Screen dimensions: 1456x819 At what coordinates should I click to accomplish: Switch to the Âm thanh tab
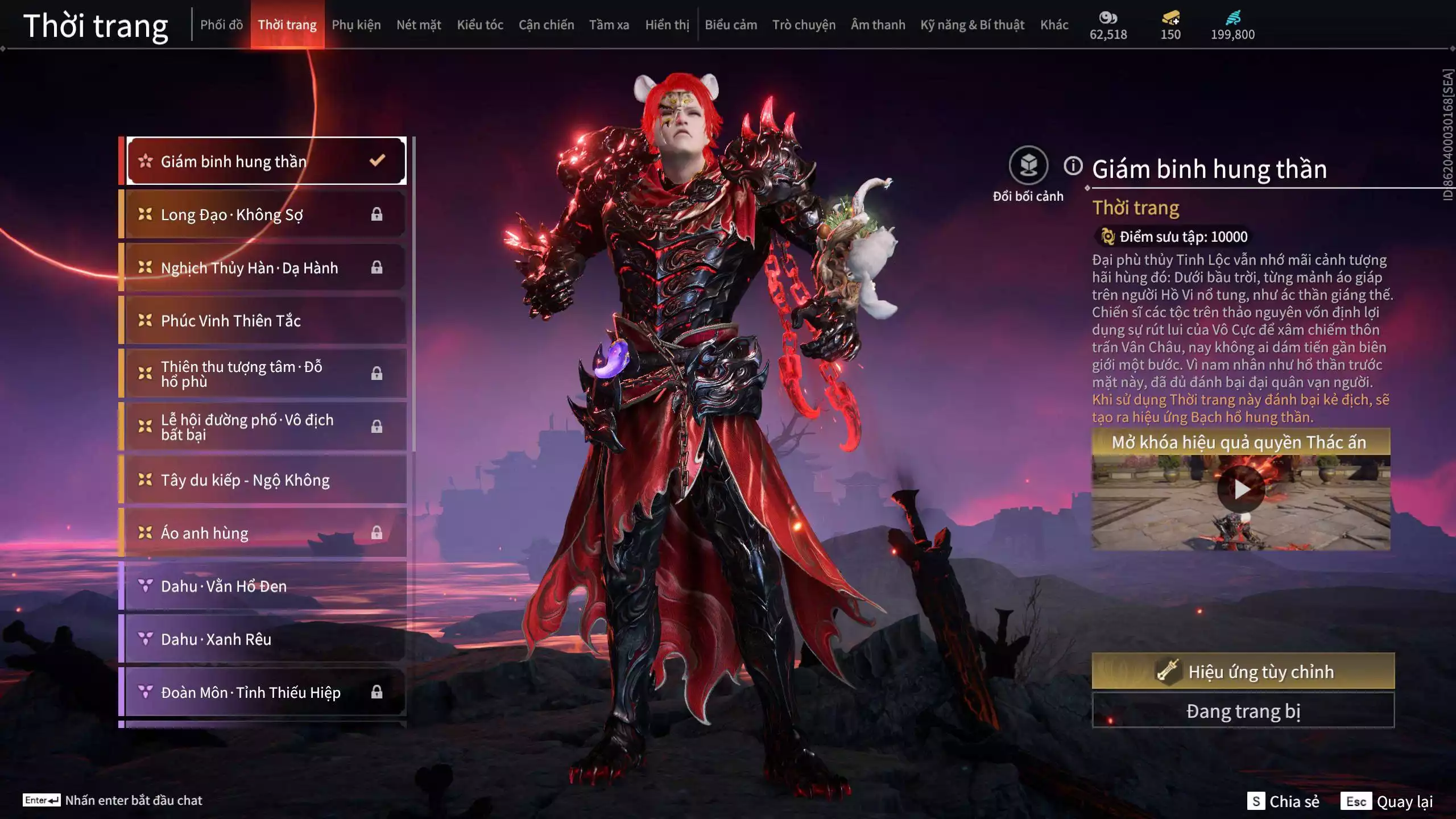(x=878, y=25)
